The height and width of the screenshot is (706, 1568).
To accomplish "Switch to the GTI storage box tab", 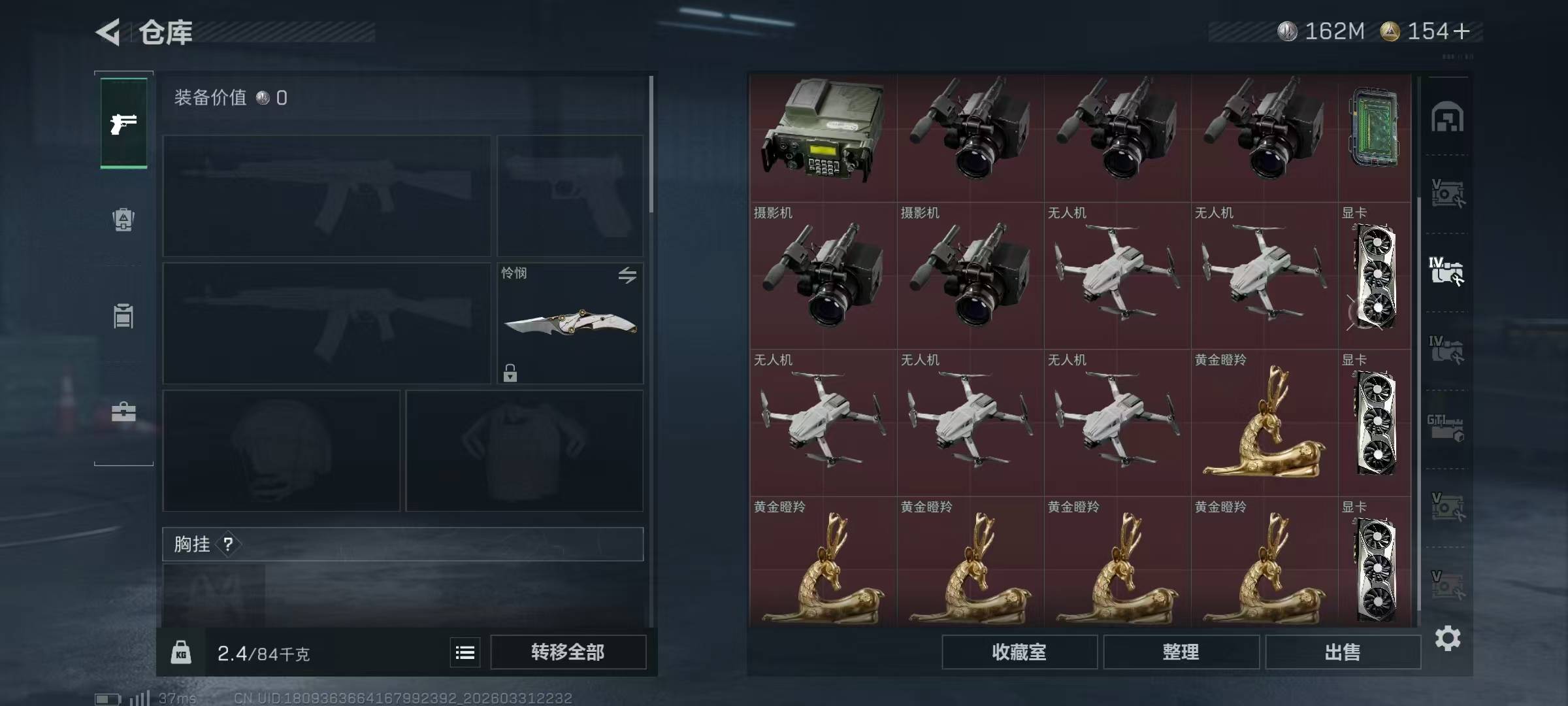I will coord(1445,428).
